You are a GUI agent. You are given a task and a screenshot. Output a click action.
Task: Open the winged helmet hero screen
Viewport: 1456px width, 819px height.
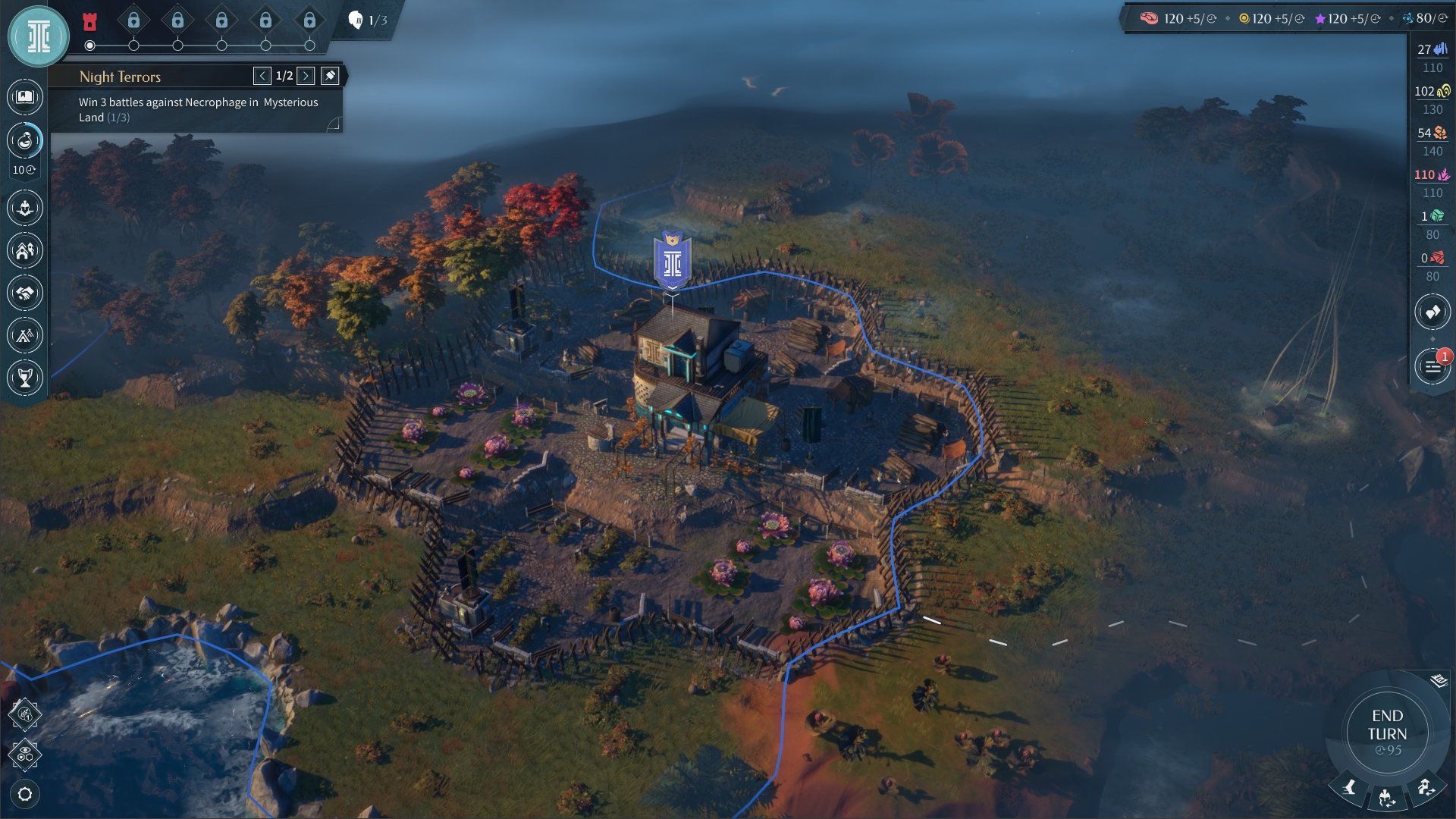25,208
